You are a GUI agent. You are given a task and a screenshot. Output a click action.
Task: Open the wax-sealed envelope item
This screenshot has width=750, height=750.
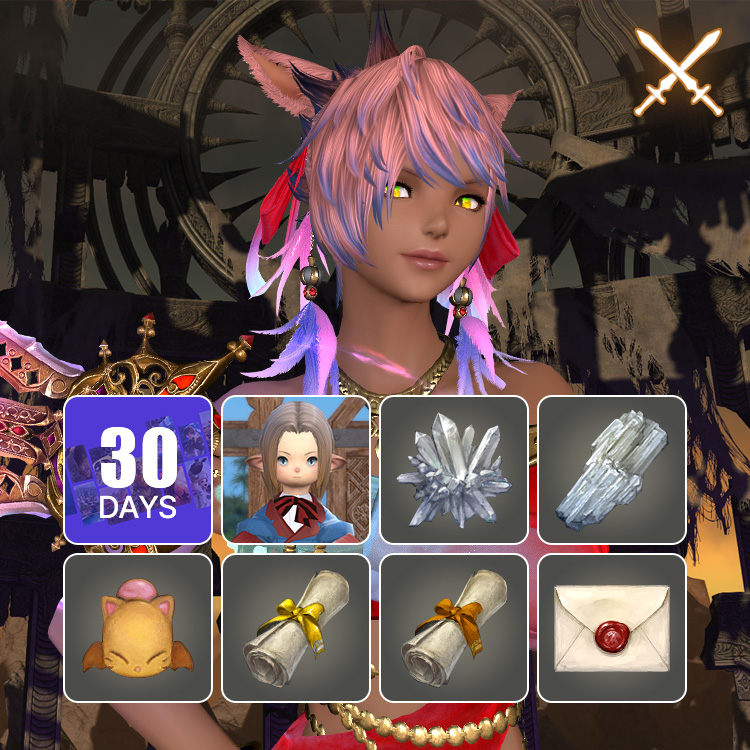[612, 628]
